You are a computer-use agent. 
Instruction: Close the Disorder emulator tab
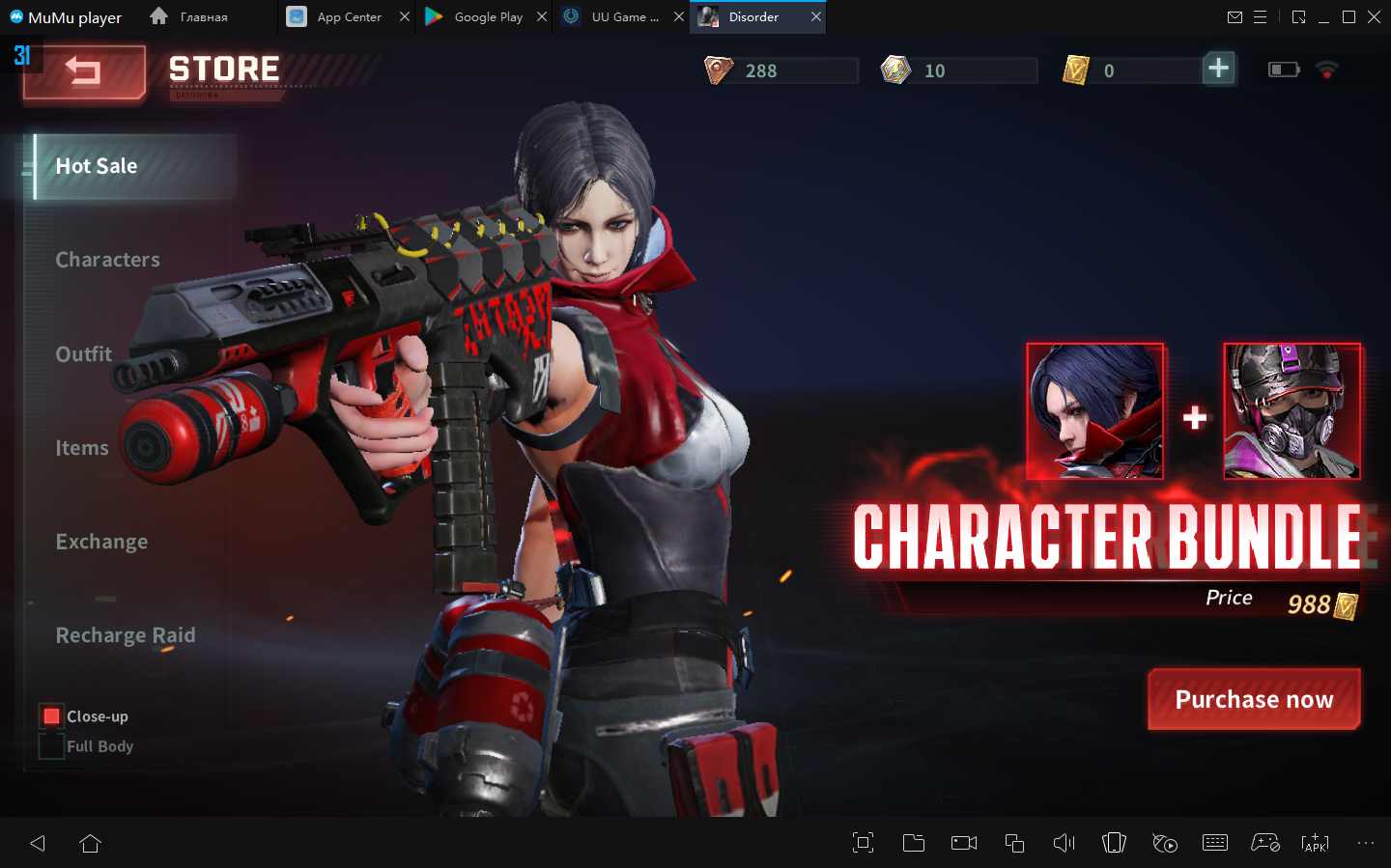tap(816, 16)
